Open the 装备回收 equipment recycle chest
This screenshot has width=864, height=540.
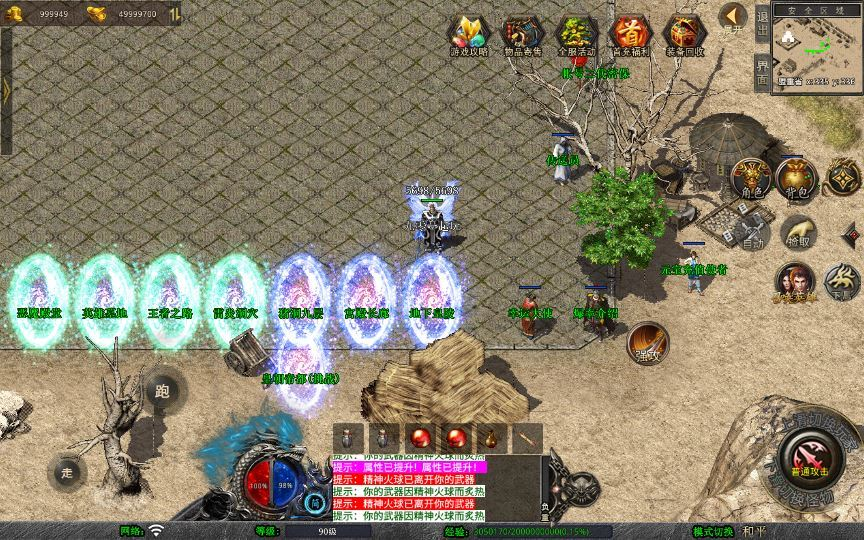685,36
